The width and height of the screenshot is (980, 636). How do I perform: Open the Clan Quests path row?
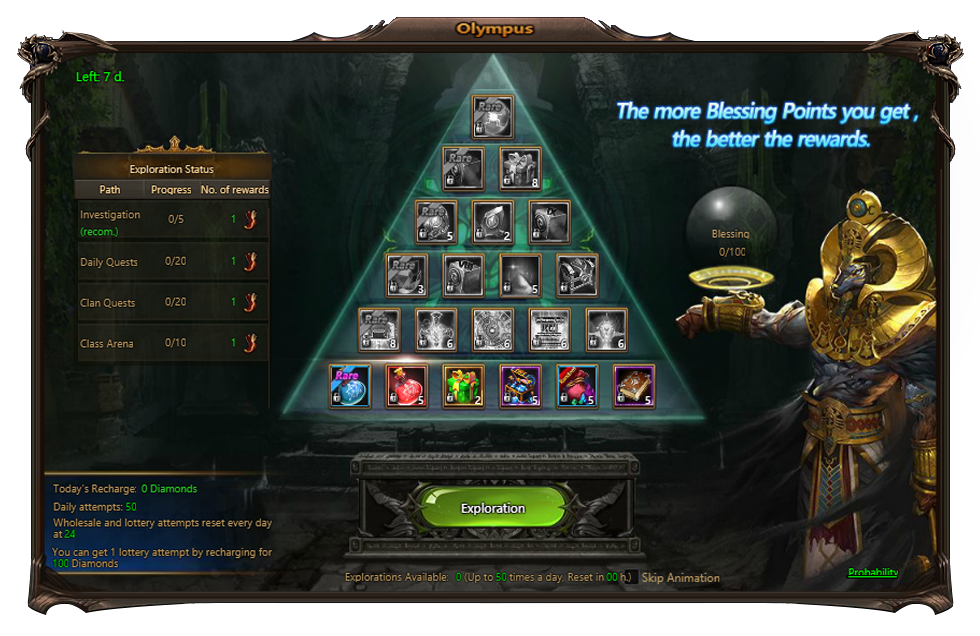pos(172,303)
